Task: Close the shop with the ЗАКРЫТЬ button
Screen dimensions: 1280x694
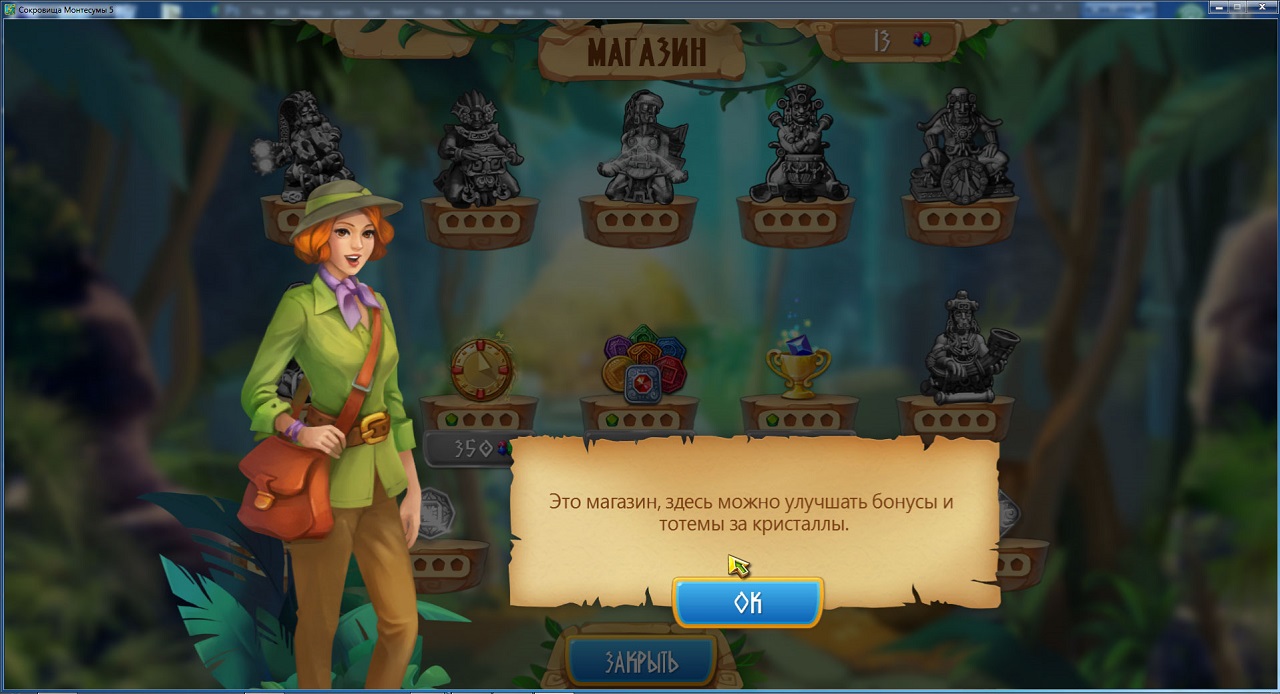Action: 641,661
